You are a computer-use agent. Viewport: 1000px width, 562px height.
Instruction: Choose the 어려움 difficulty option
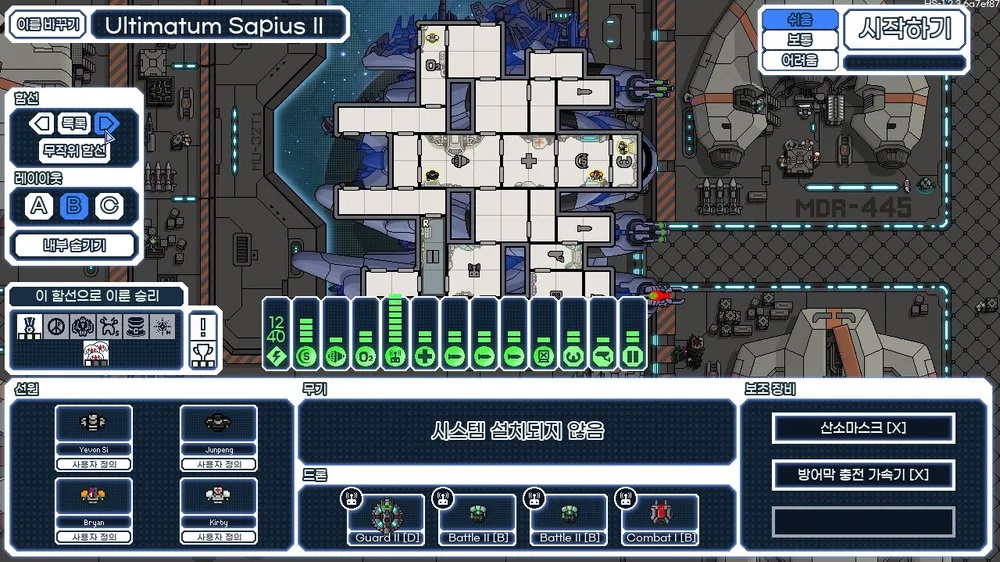(800, 60)
